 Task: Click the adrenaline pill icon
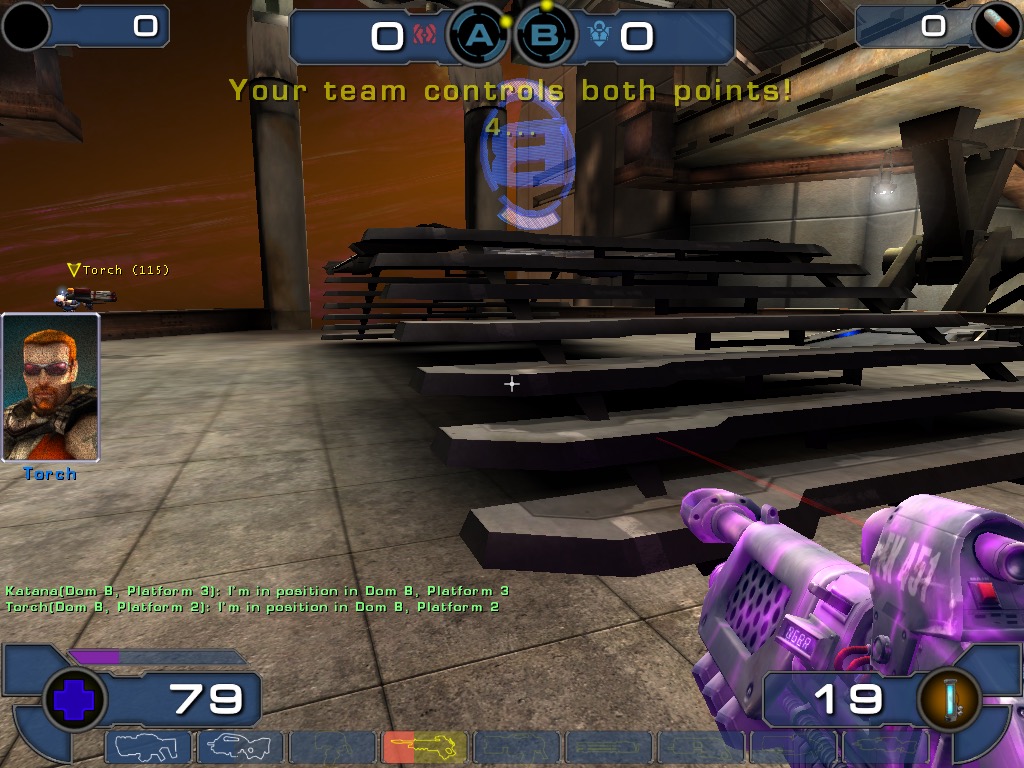point(996,27)
